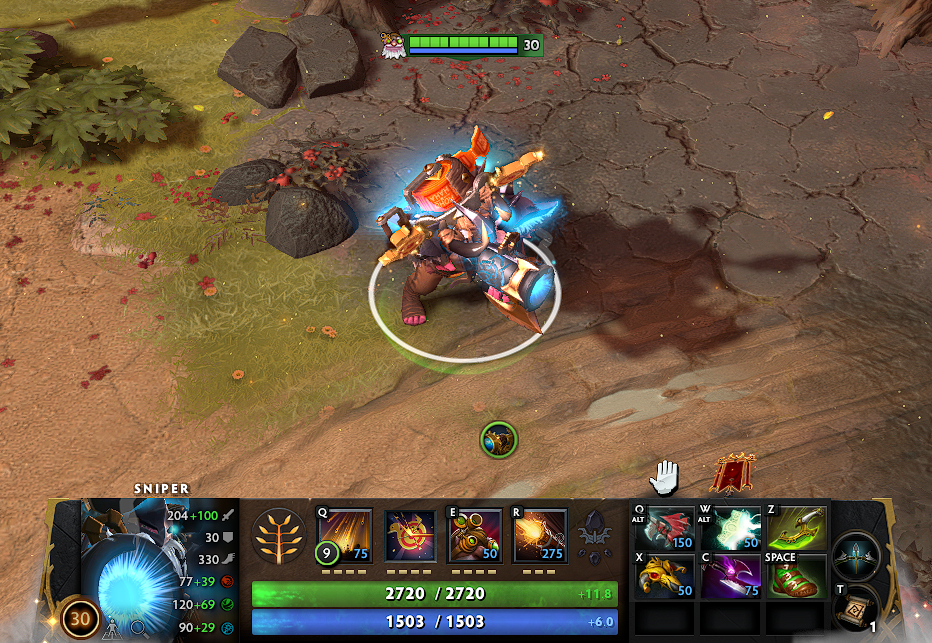This screenshot has height=643, width=932.
Task: Cast the Shrapnel ability
Action: pos(345,535)
